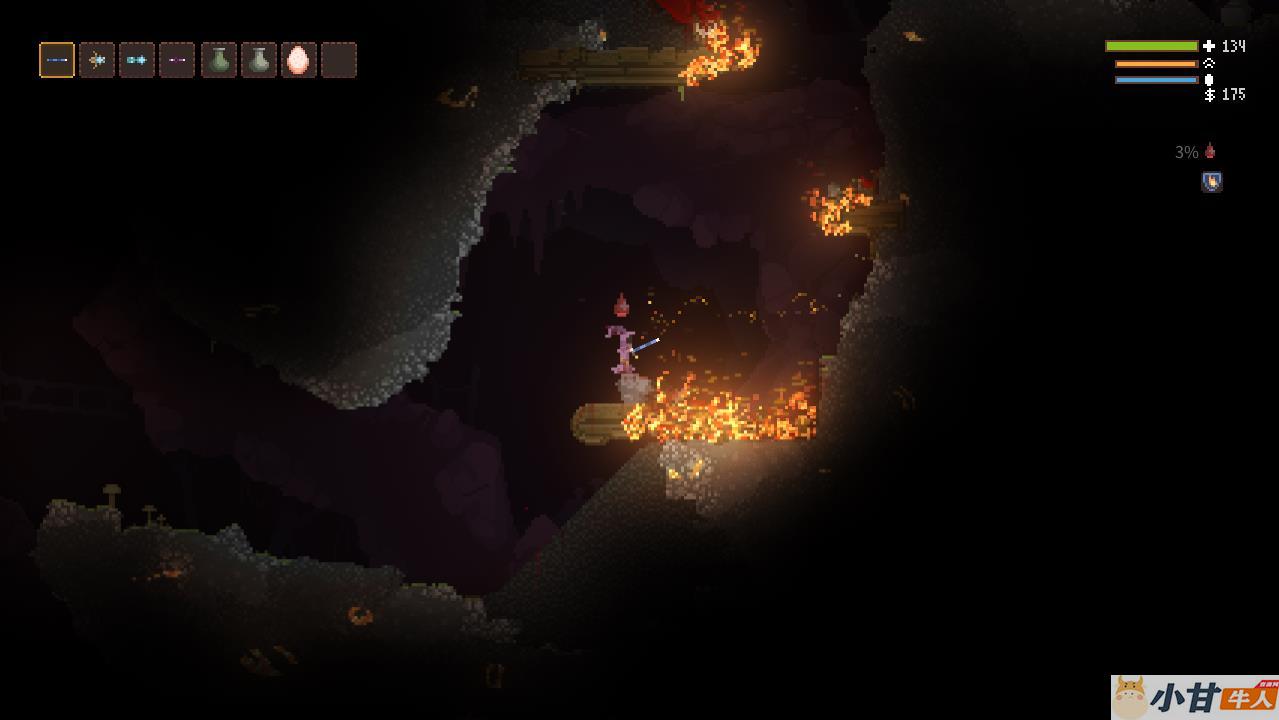Switch to the teal crystal wand

(137, 60)
